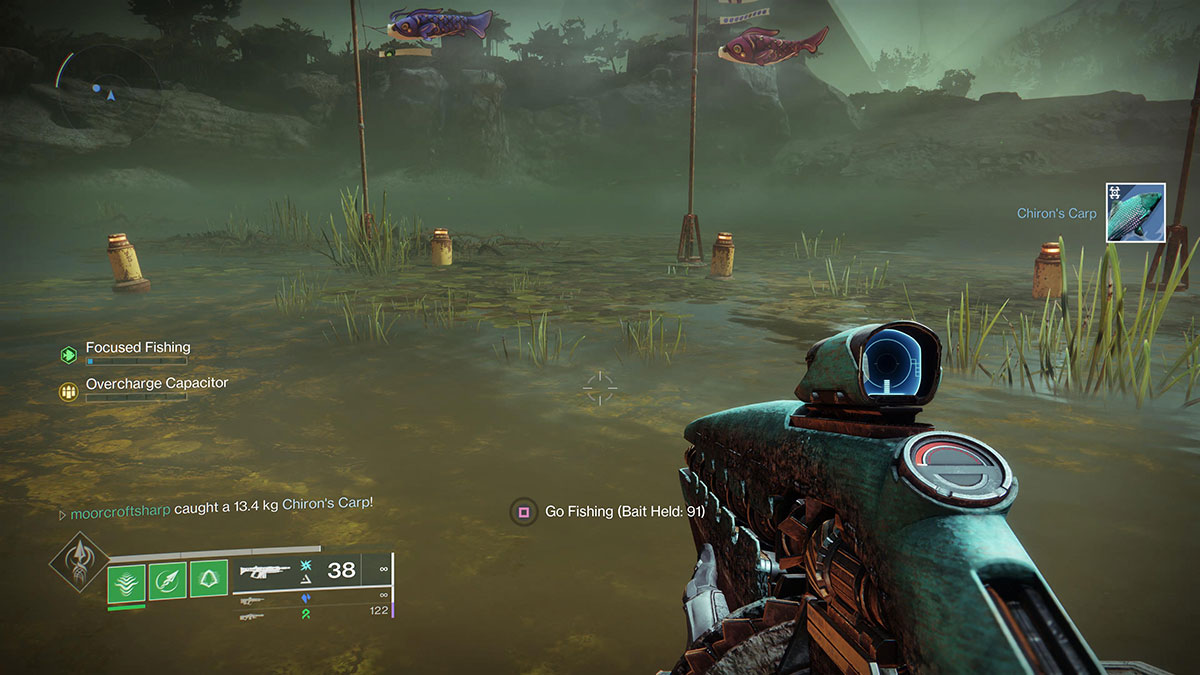Select the Focused Fishing buff icon
This screenshot has height=675, width=1200.
68,353
